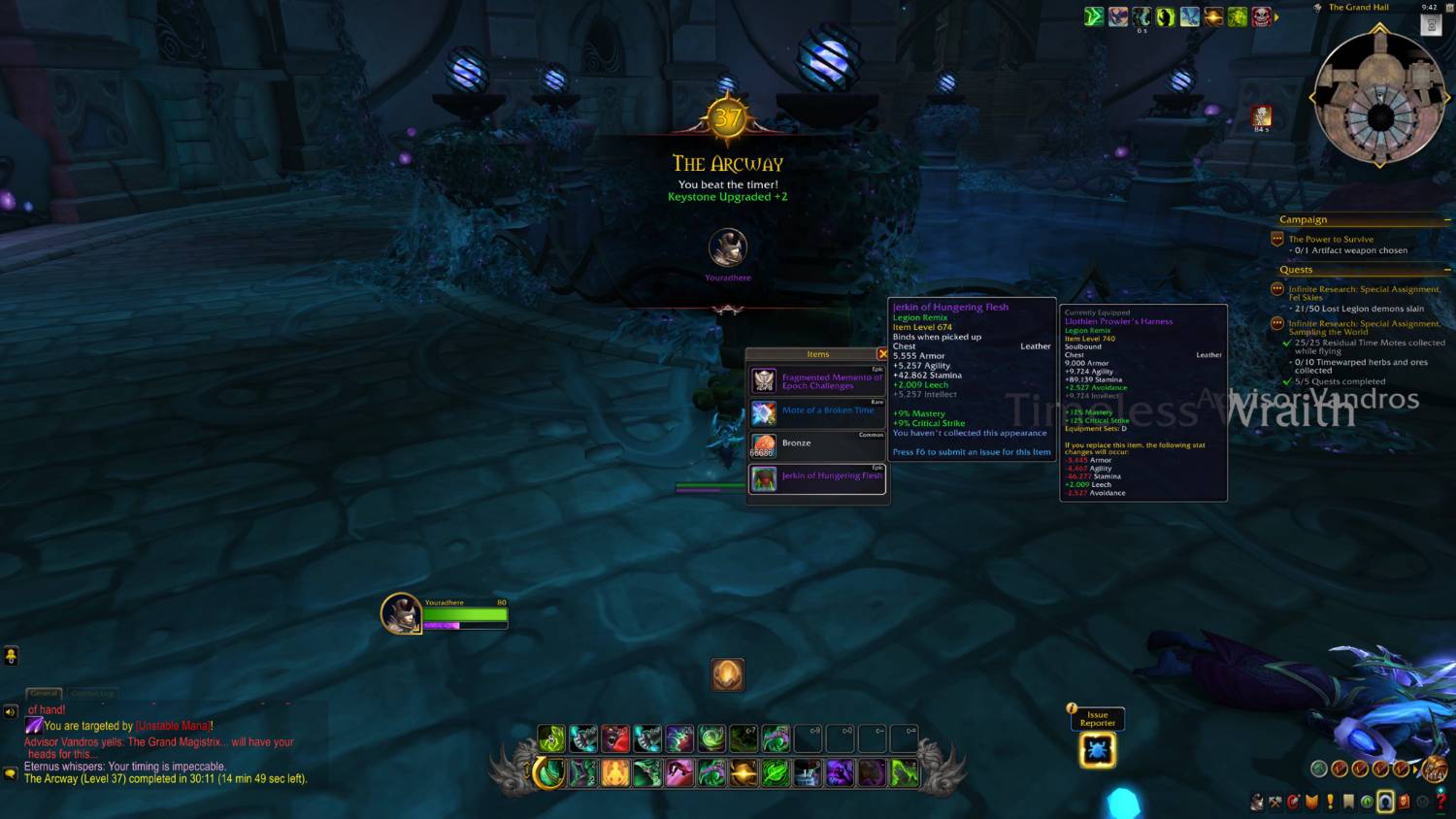Switch to the General chat tab
The width and height of the screenshot is (1456, 819).
click(44, 693)
